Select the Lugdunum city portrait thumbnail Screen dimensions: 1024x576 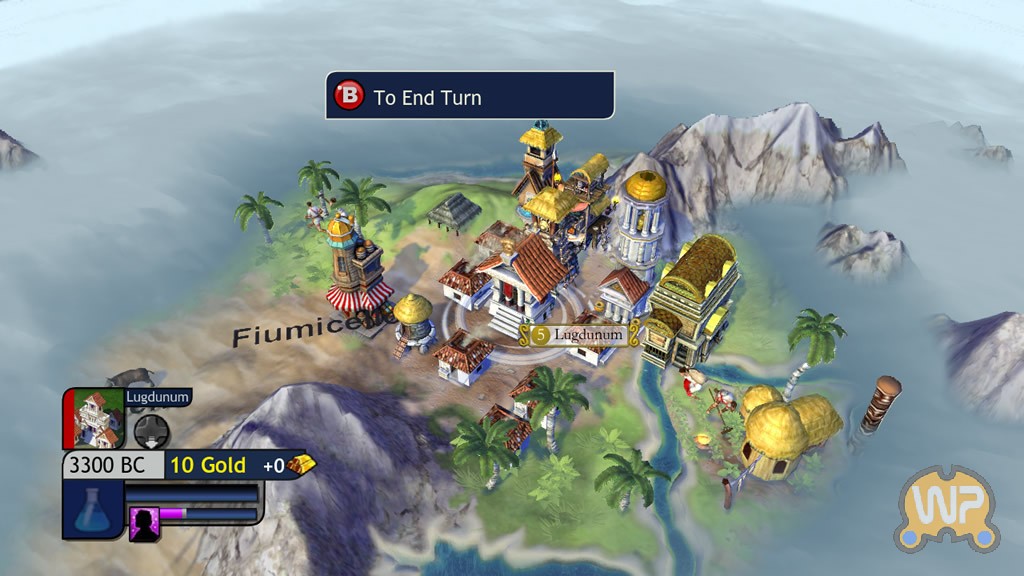point(98,417)
